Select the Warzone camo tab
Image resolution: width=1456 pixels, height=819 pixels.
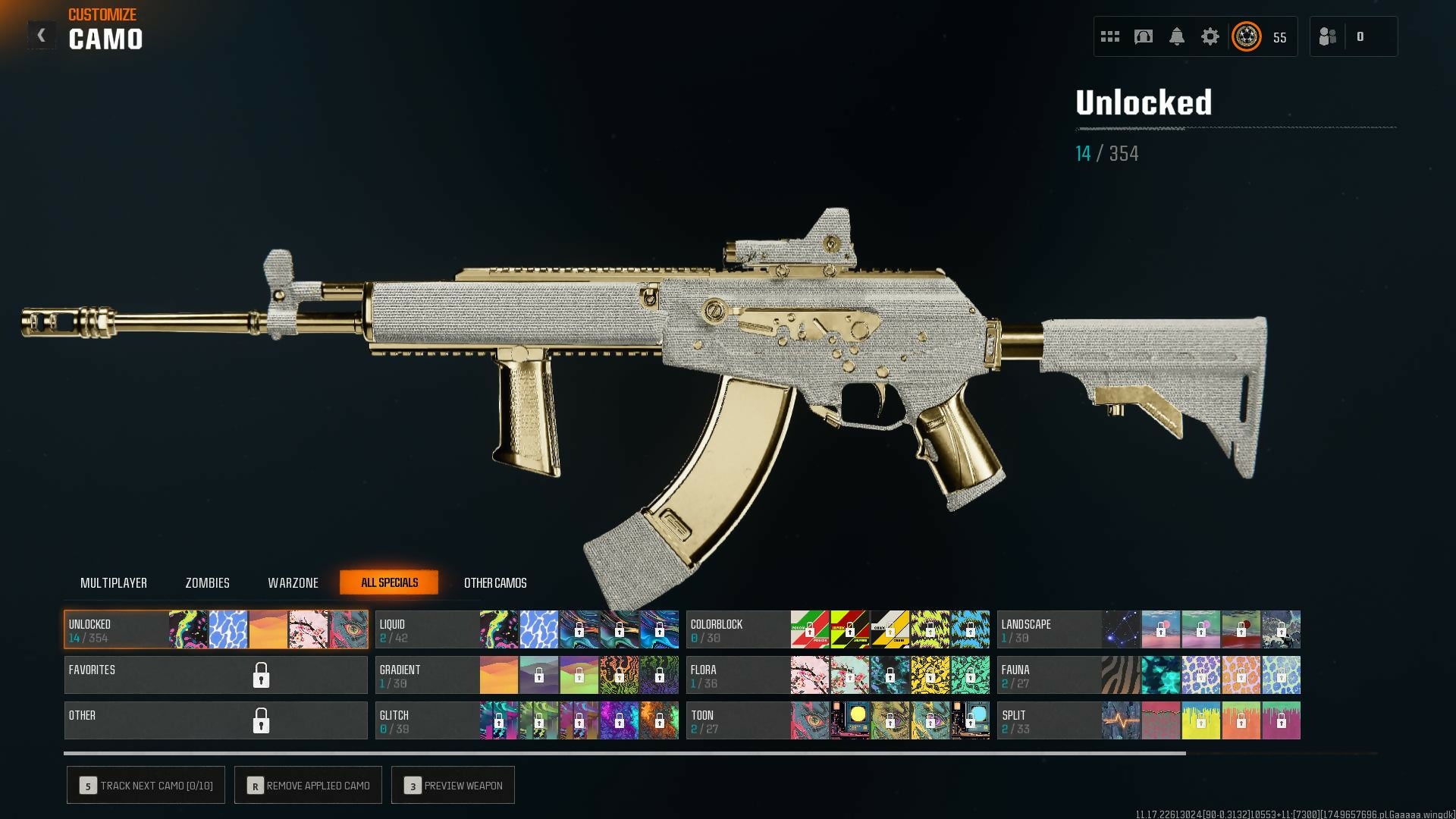tap(293, 583)
